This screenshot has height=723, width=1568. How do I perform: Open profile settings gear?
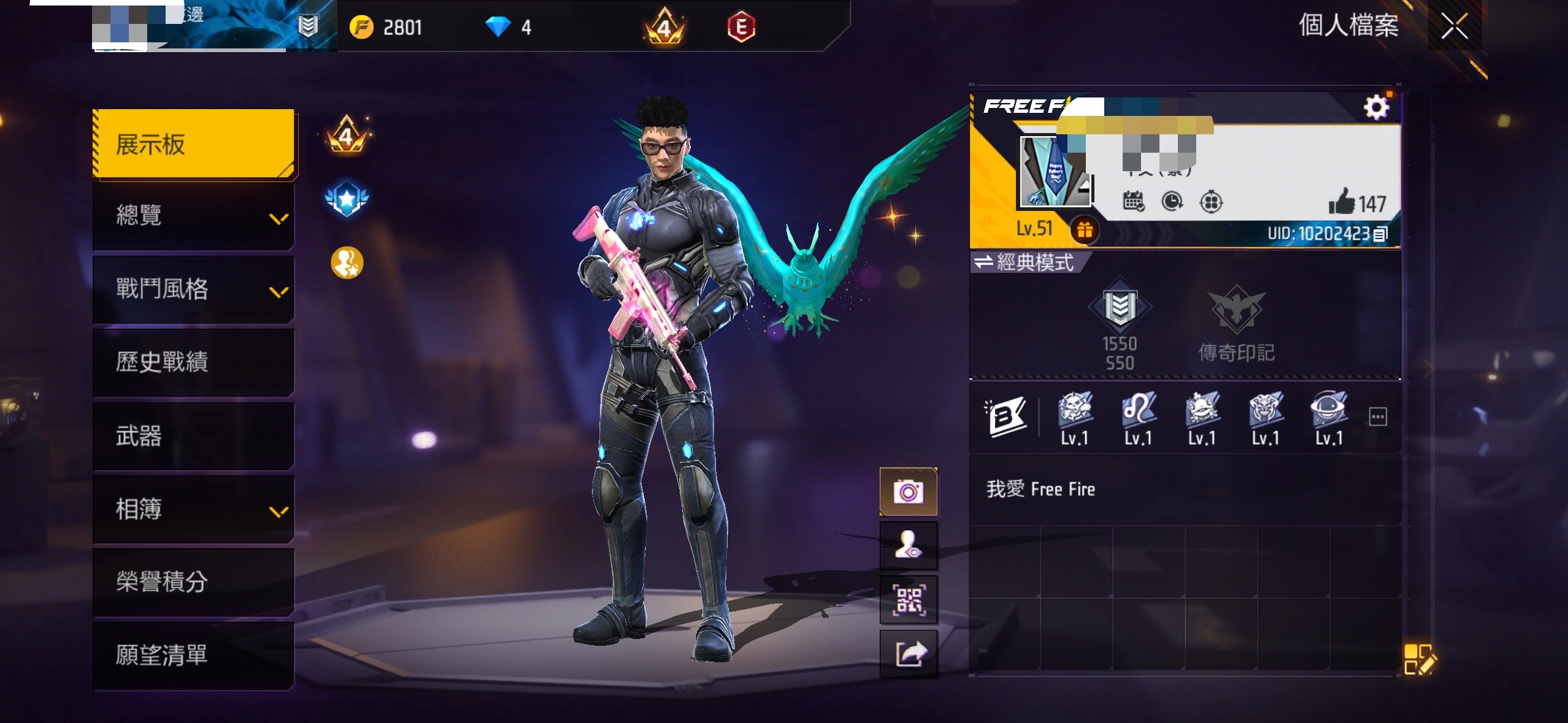tap(1376, 108)
